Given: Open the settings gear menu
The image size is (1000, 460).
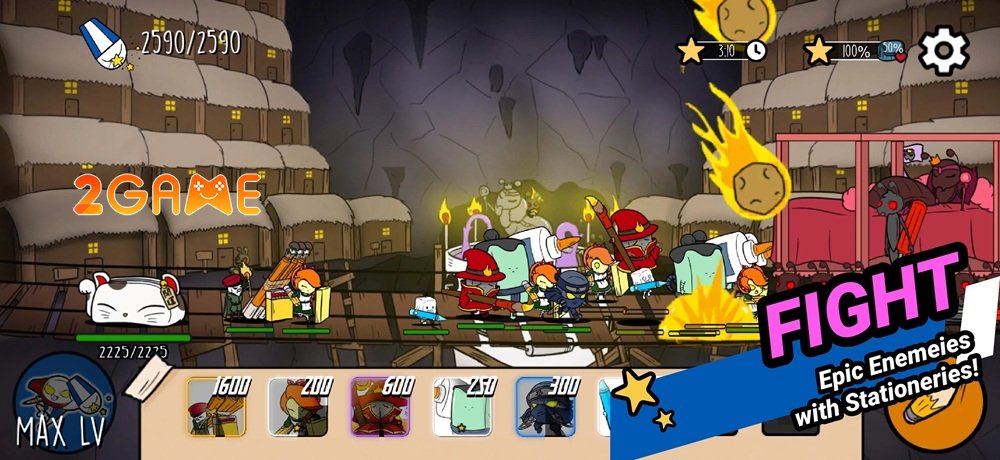Looking at the screenshot, I should click(x=943, y=51).
